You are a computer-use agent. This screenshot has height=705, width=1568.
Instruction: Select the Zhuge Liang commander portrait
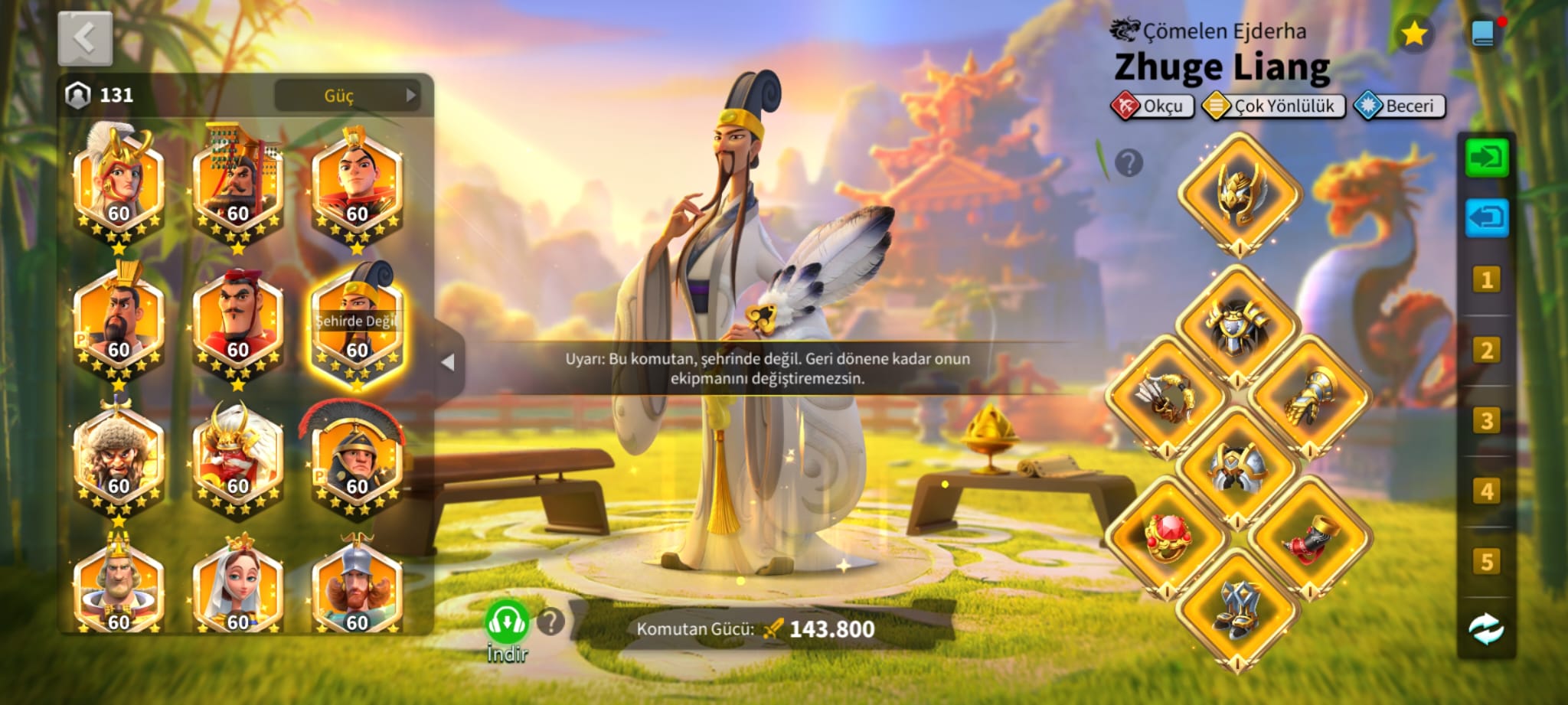[357, 327]
